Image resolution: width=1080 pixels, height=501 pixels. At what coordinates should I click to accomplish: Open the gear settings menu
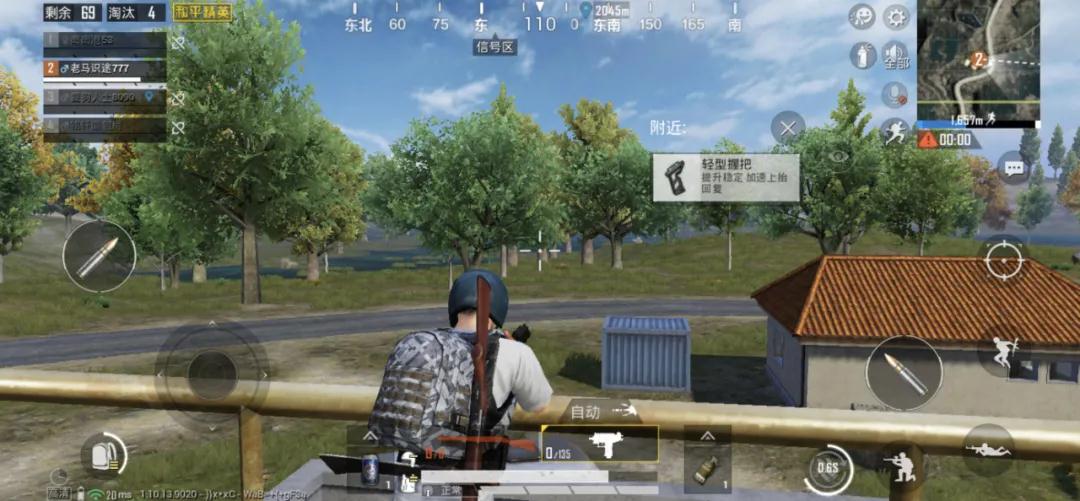pyautogui.click(x=895, y=16)
